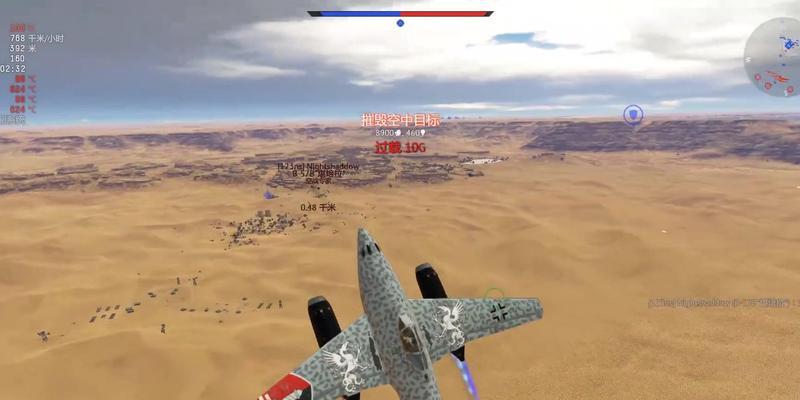Click the blue capture point indicator under the ticket bar
This screenshot has height=400, width=800.
point(400,23)
